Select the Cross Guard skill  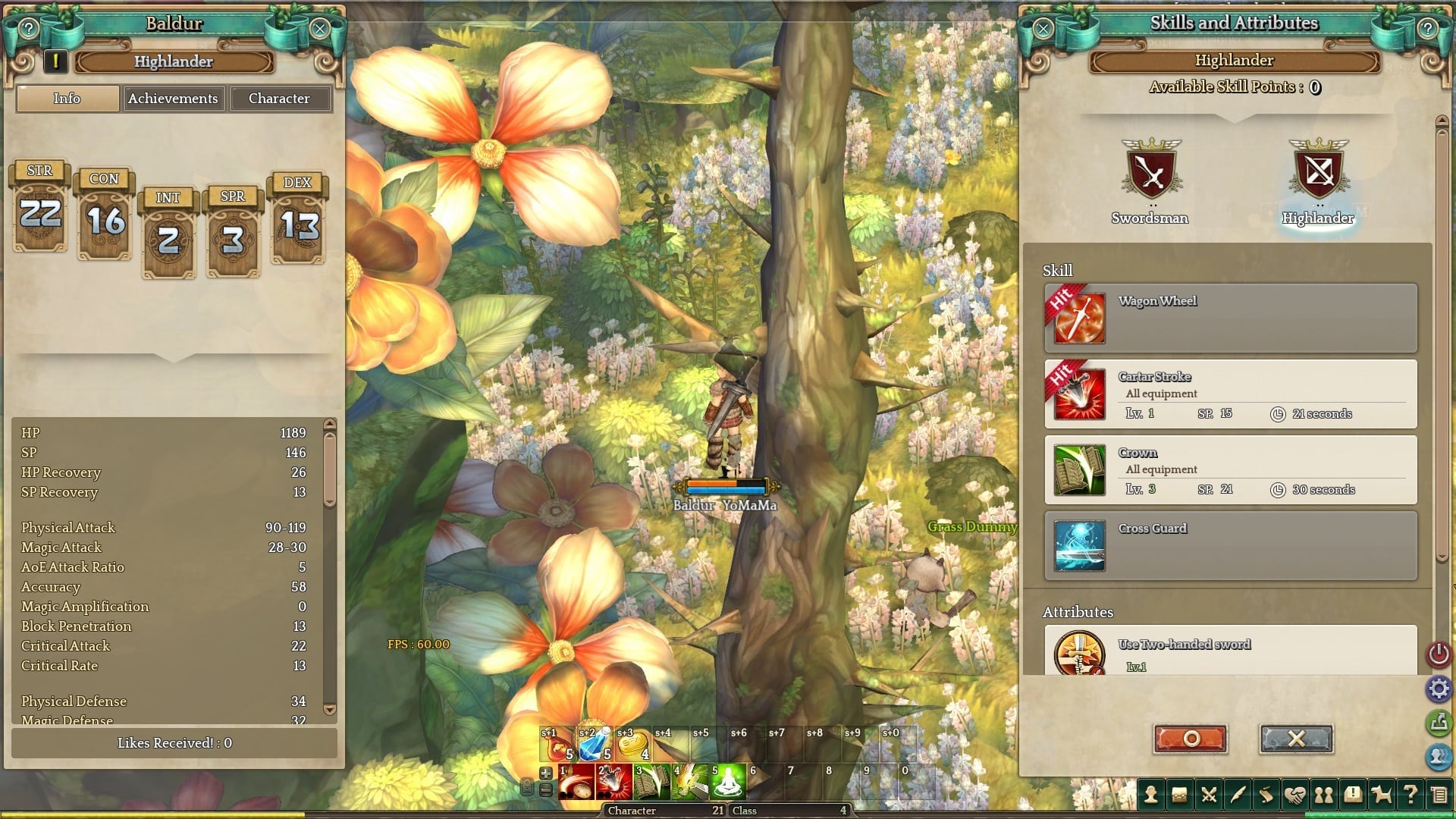[1230, 546]
